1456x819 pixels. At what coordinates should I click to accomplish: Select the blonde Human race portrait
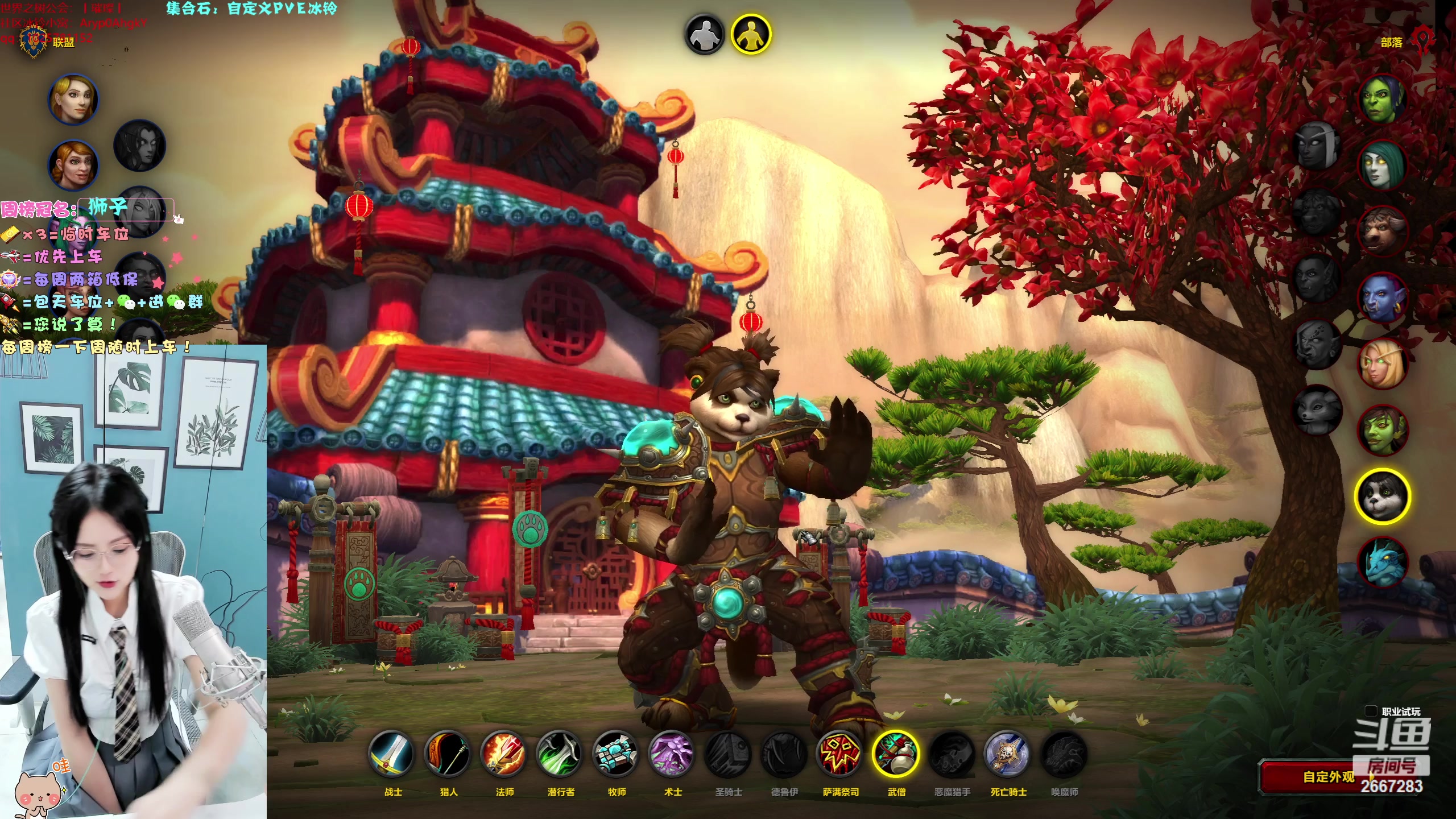click(x=73, y=99)
